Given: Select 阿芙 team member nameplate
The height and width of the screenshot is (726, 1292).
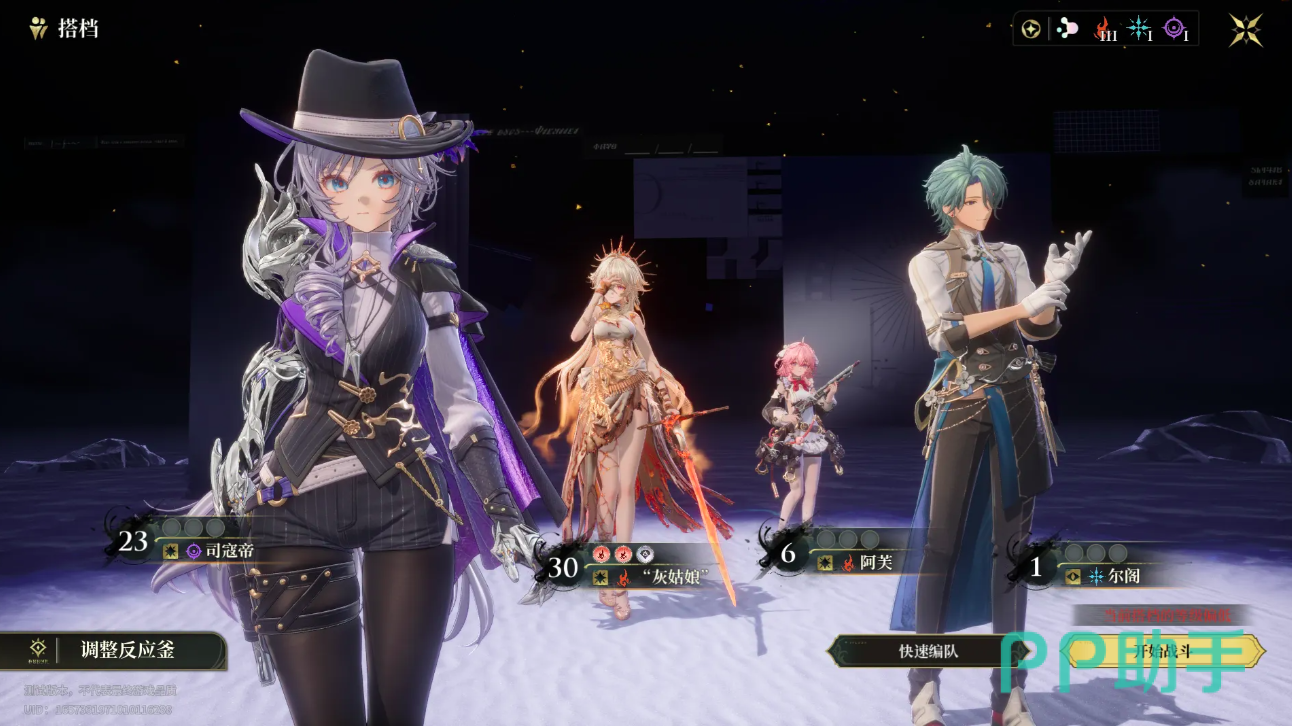Looking at the screenshot, I should click(x=875, y=563).
